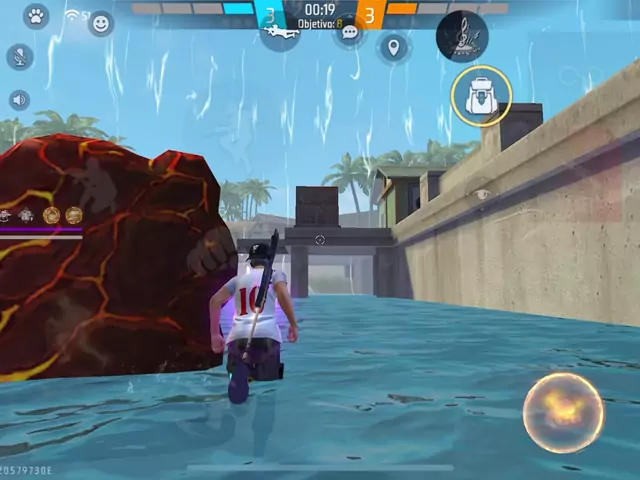This screenshot has width=640, height=480.
Task: Toggle the speaker voice audio
Action: pos(19,99)
